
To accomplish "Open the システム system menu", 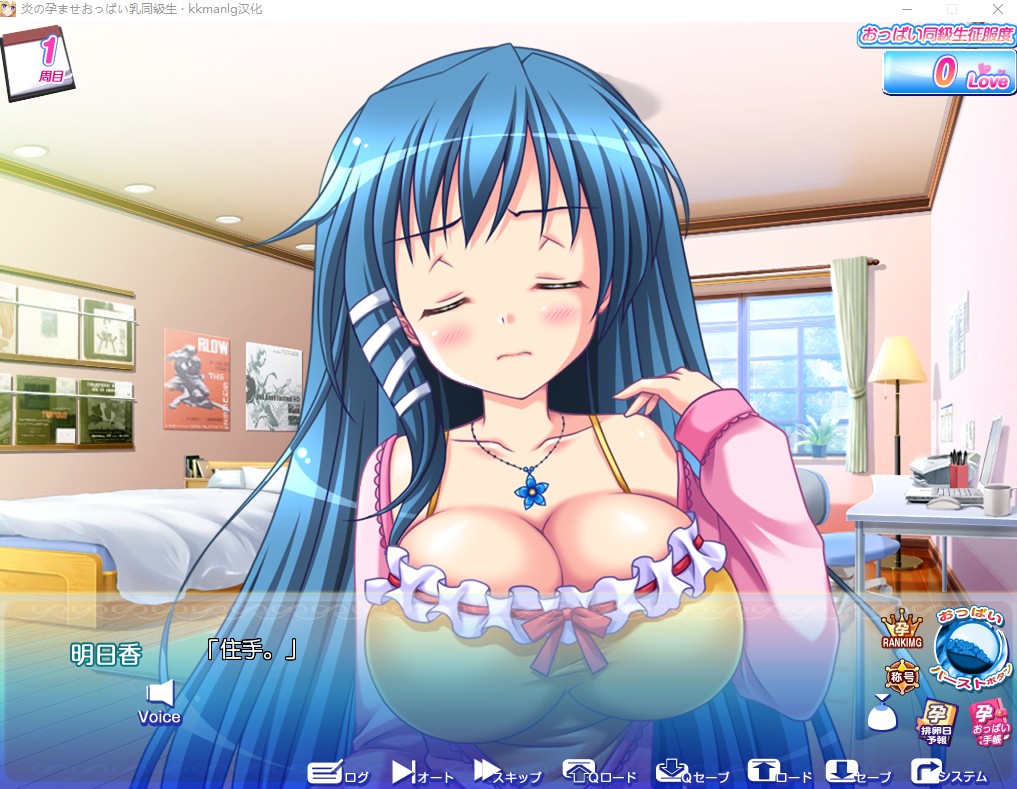I will pyautogui.click(x=949, y=773).
